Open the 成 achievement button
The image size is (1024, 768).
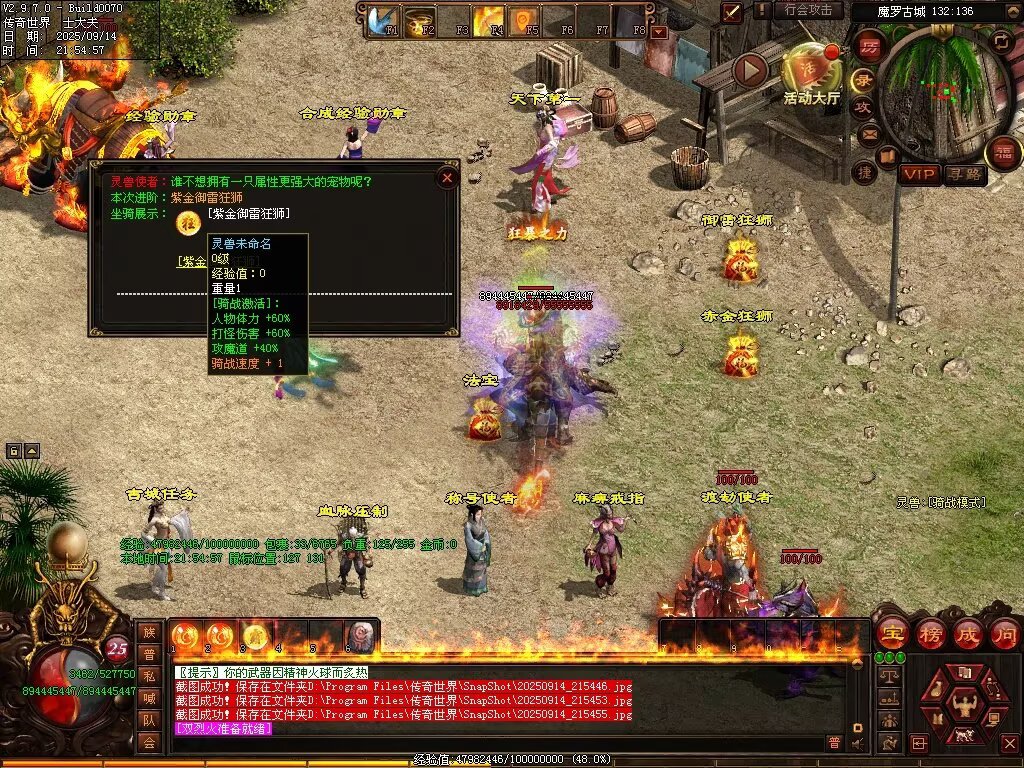(x=967, y=633)
